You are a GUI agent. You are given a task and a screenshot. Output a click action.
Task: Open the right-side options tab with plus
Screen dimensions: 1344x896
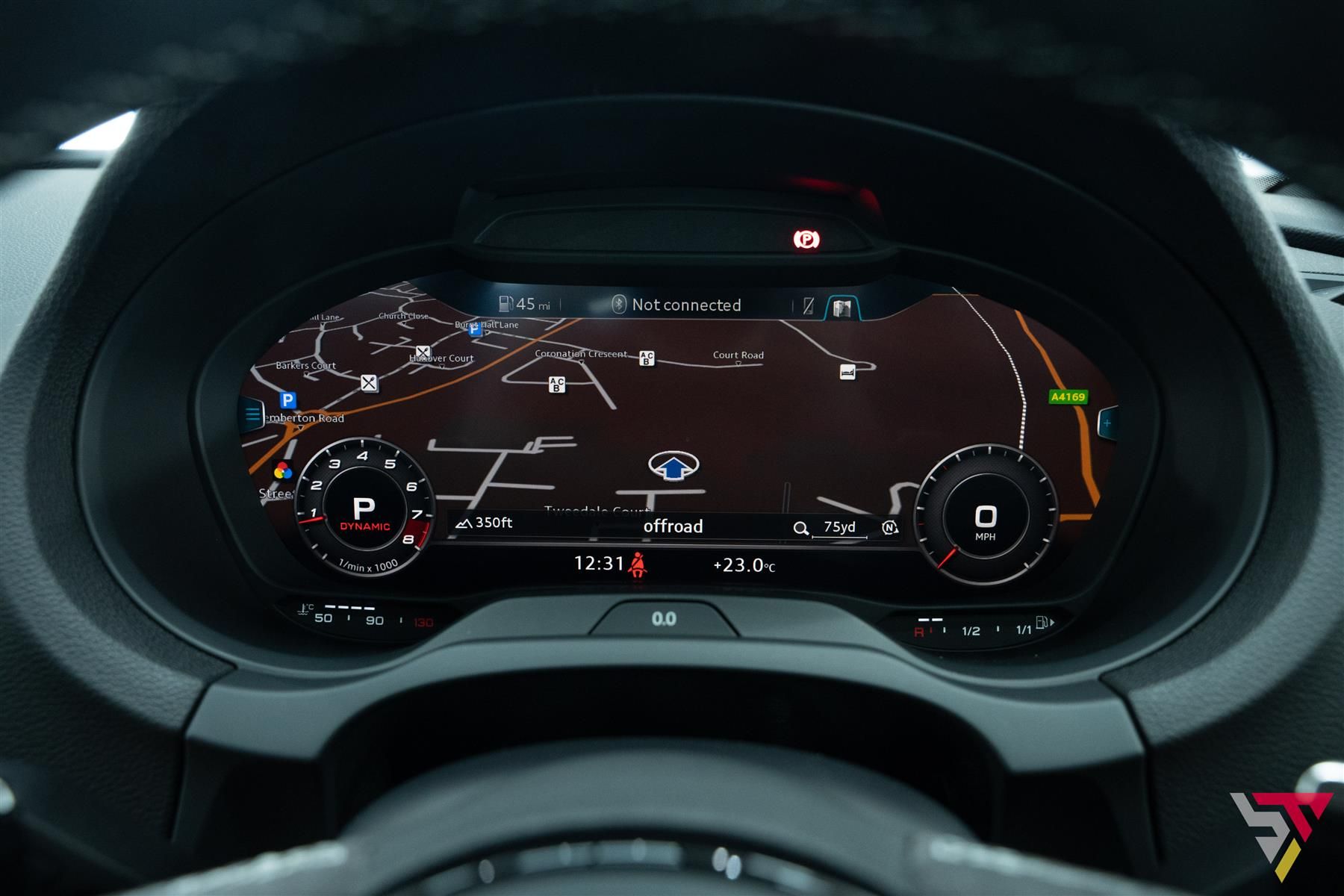(x=1107, y=423)
